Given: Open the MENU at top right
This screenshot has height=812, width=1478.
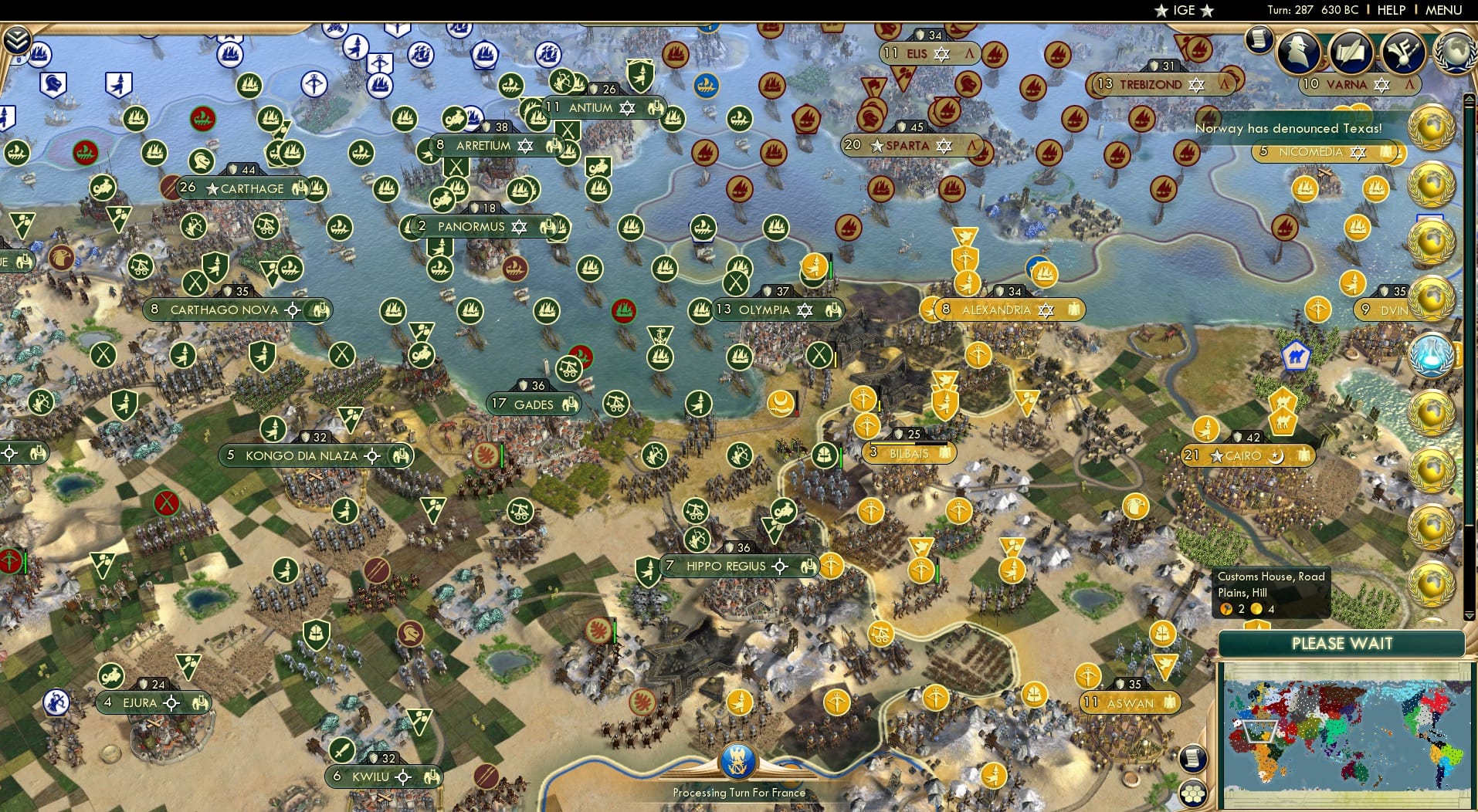Looking at the screenshot, I should point(1446,10).
